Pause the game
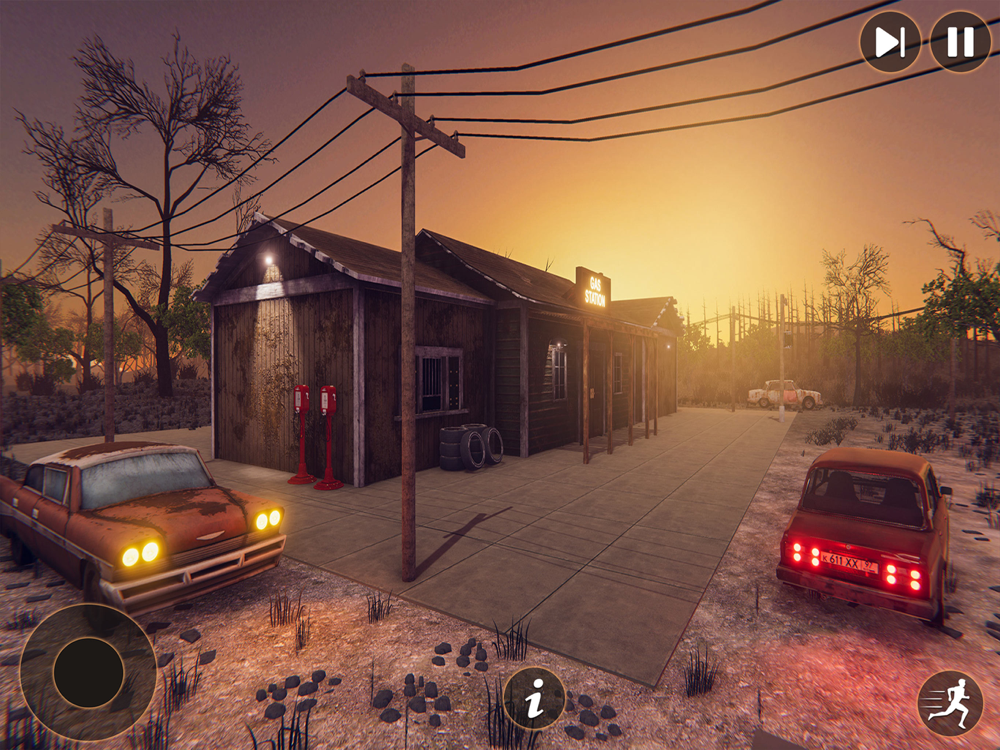 [960, 42]
